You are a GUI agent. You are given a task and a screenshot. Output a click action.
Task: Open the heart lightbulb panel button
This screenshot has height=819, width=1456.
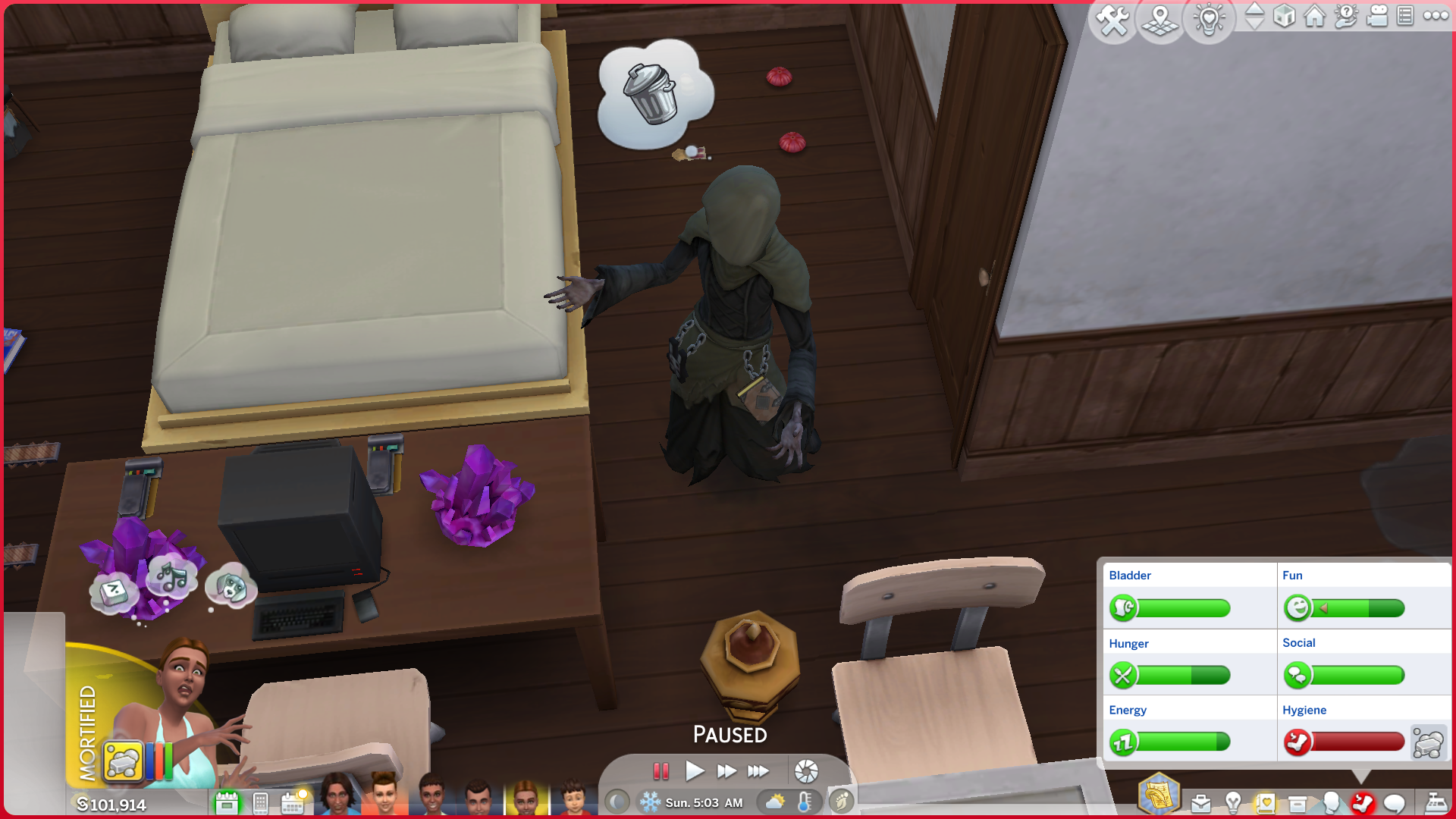1209,20
